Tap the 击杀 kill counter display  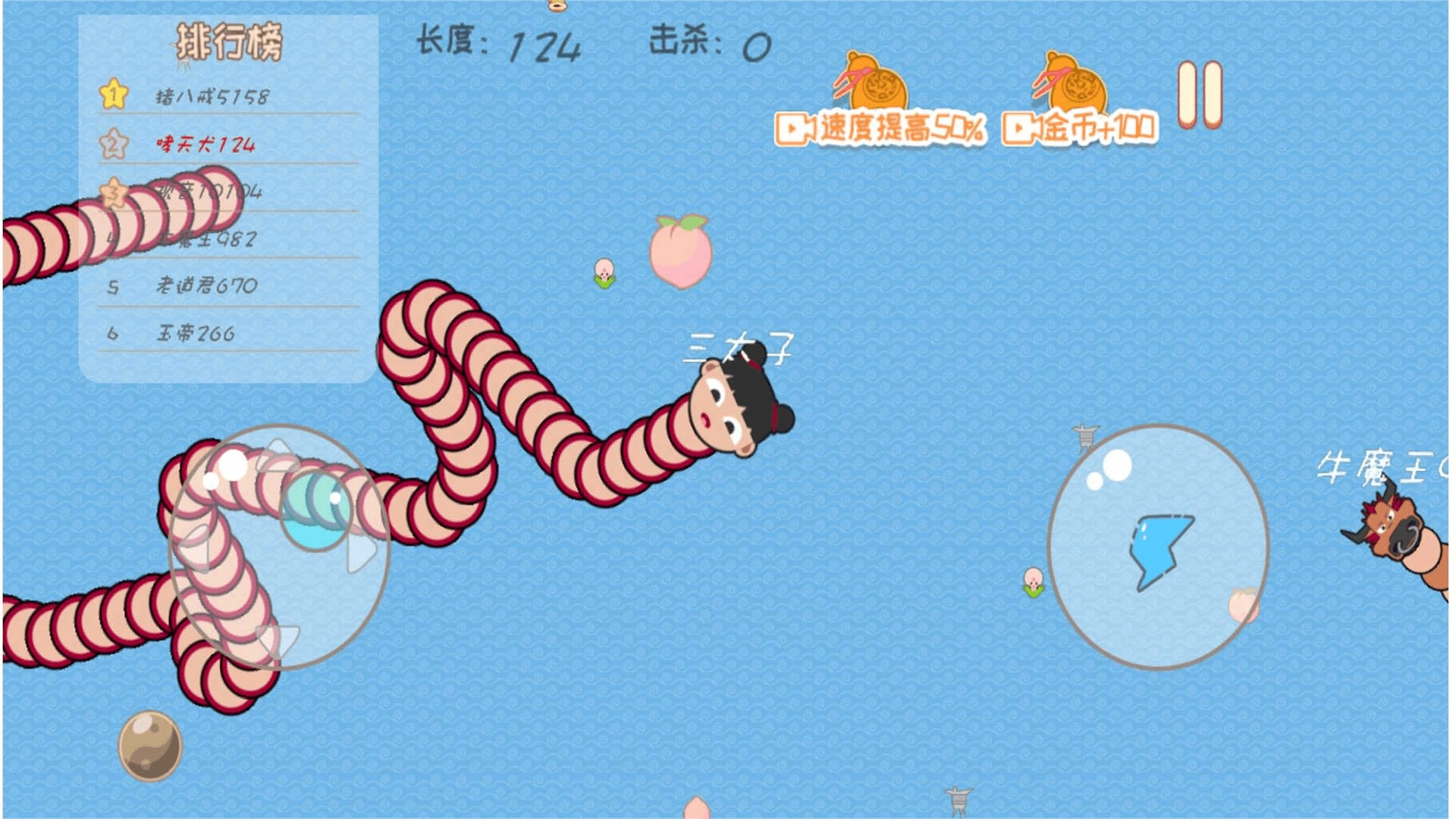point(713,44)
